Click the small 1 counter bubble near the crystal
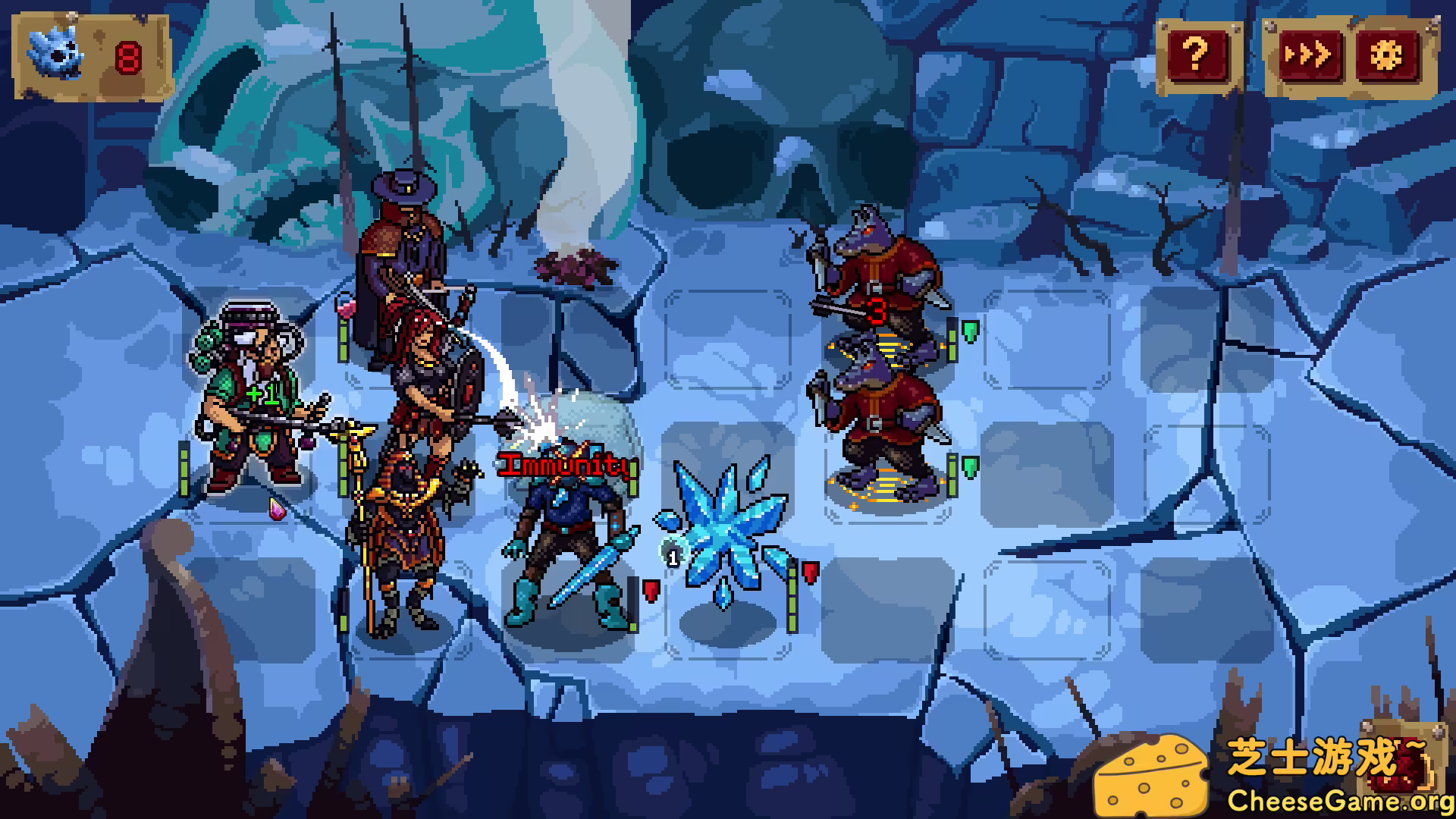This screenshot has width=1456, height=819. point(672,556)
